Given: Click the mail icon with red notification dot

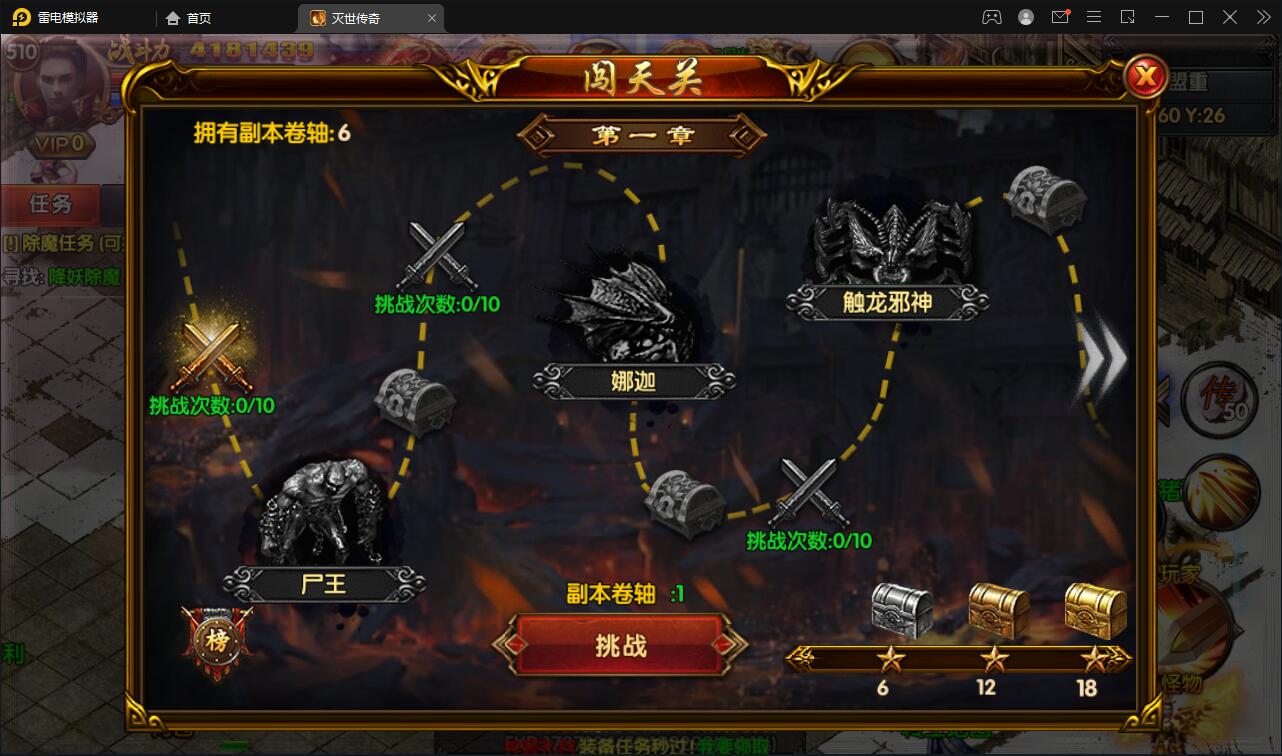Looking at the screenshot, I should click(1061, 17).
